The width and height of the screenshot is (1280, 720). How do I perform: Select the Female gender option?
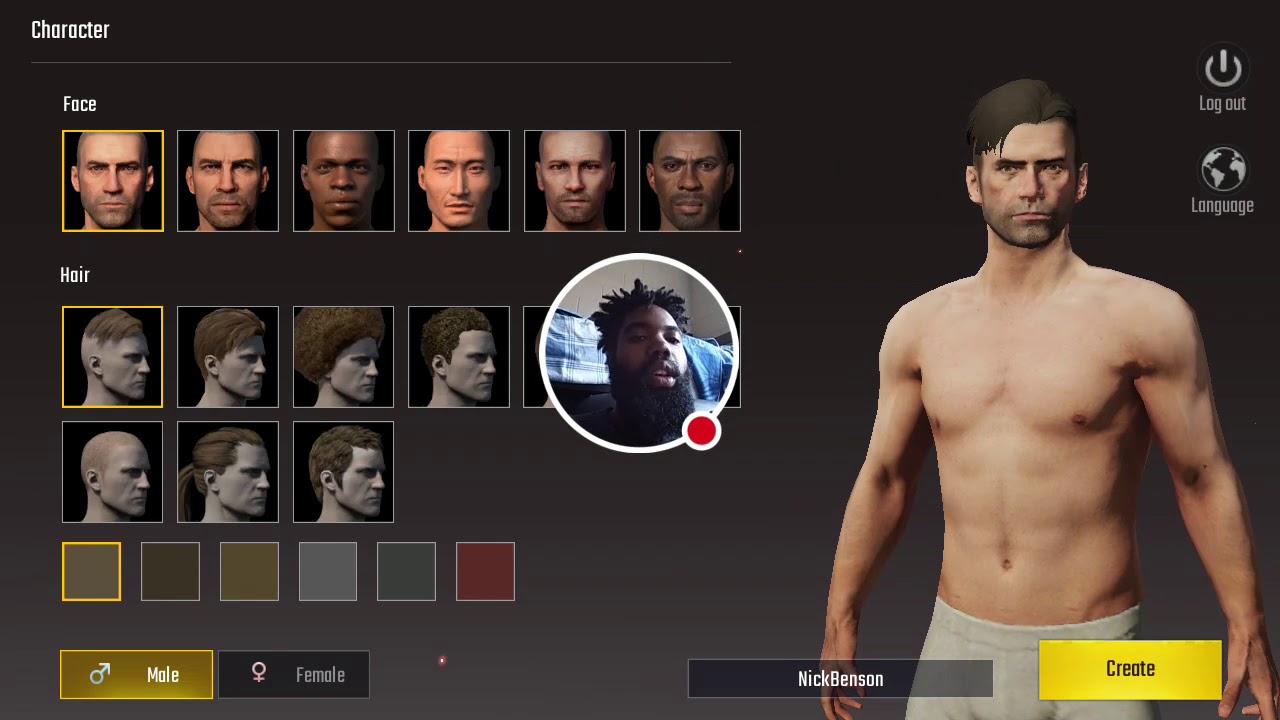pos(294,675)
